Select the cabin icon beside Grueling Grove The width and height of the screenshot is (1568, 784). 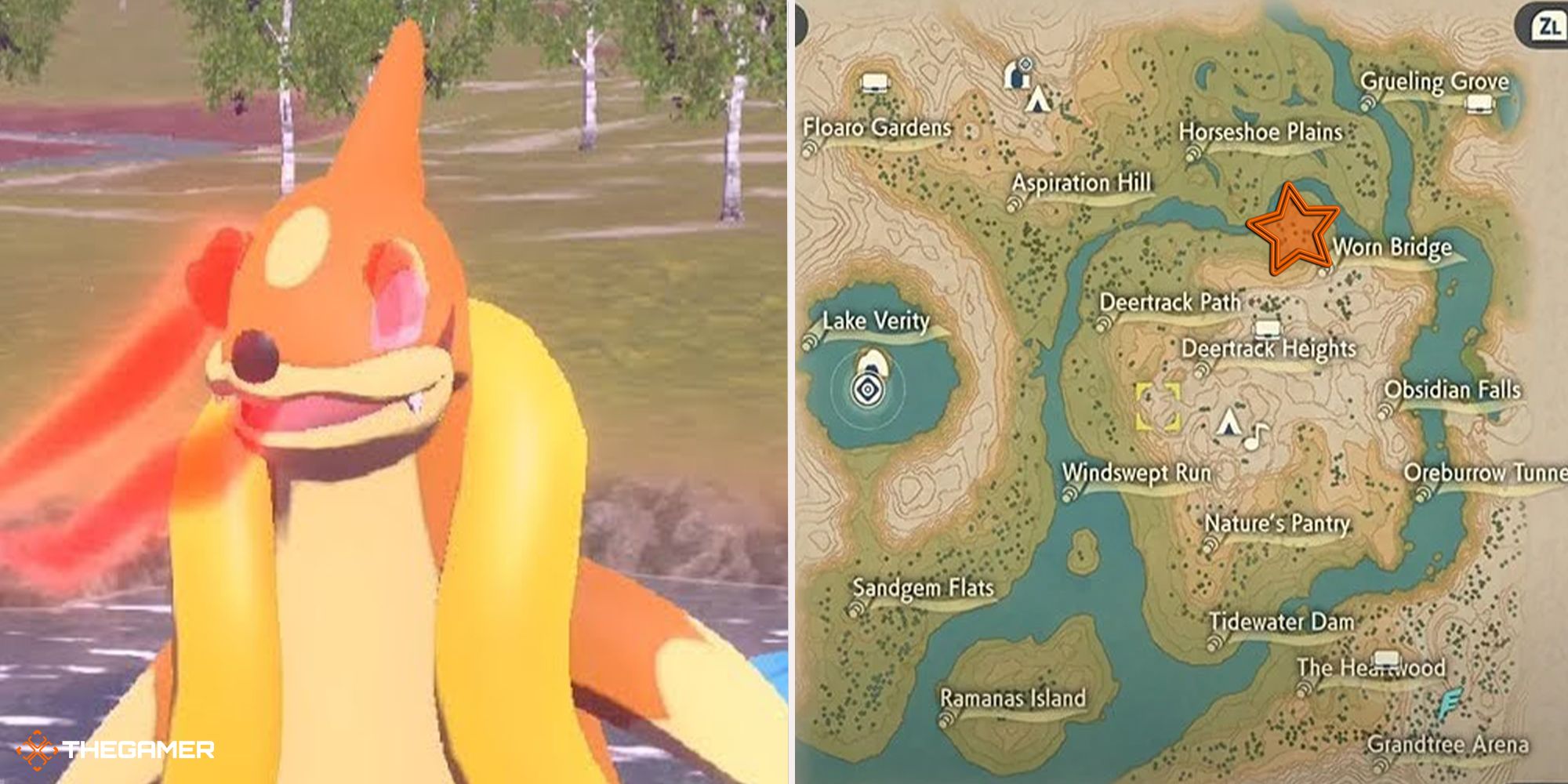point(1480,104)
